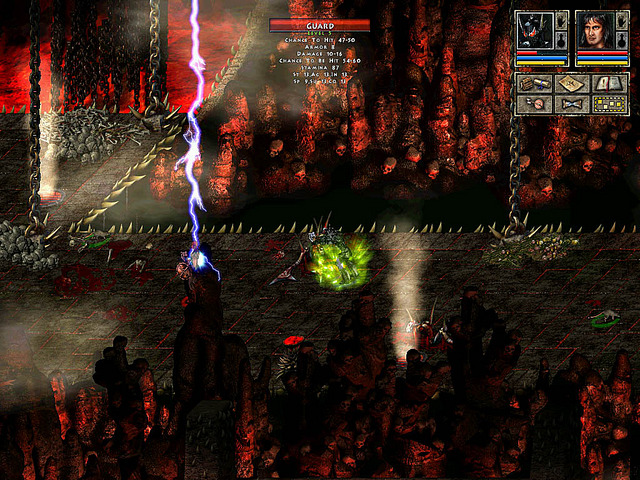Click the dark knight's hand slot
The height and width of the screenshot is (480, 640).
563,21
